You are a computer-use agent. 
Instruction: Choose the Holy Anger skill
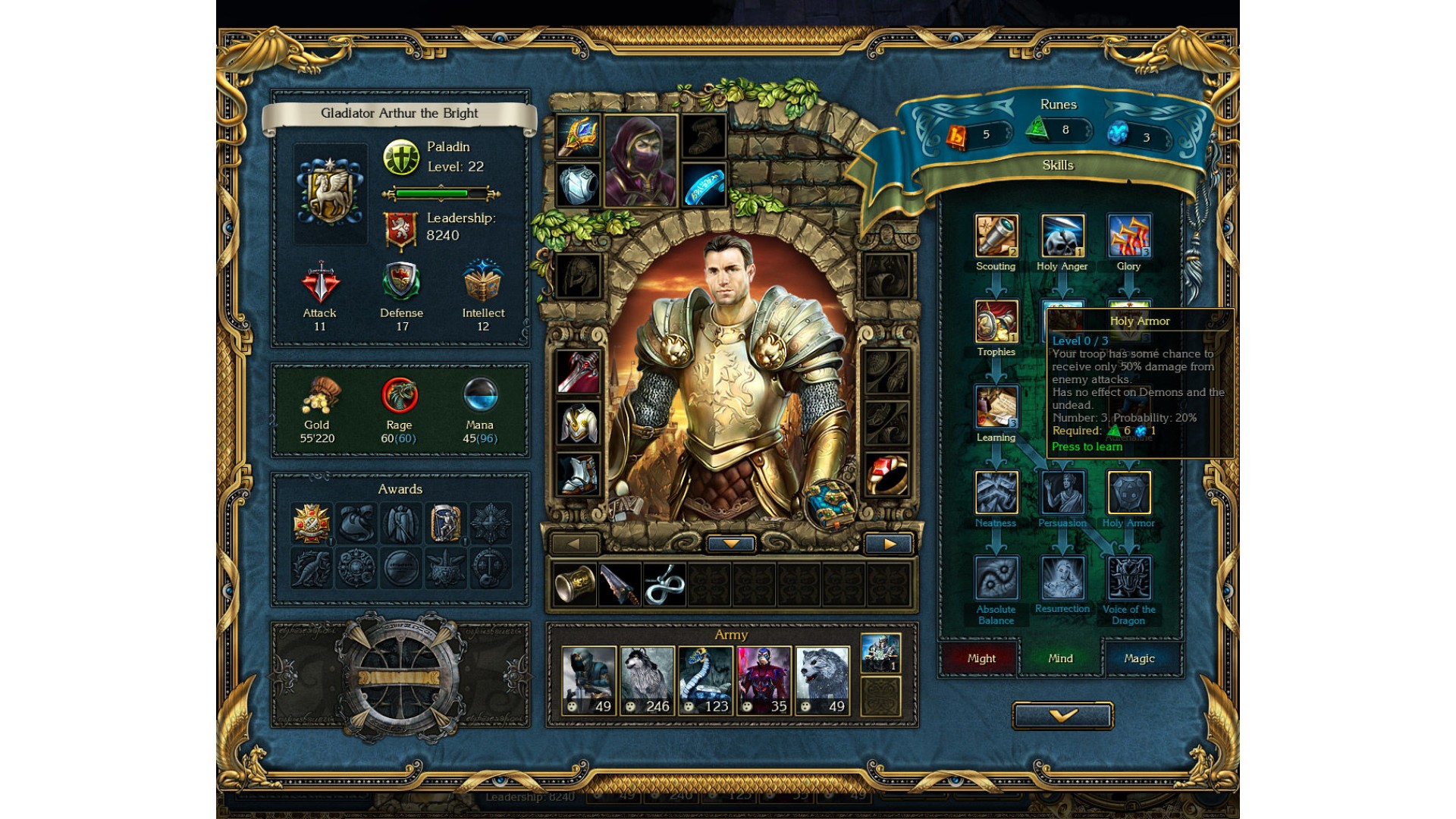pyautogui.click(x=1062, y=236)
